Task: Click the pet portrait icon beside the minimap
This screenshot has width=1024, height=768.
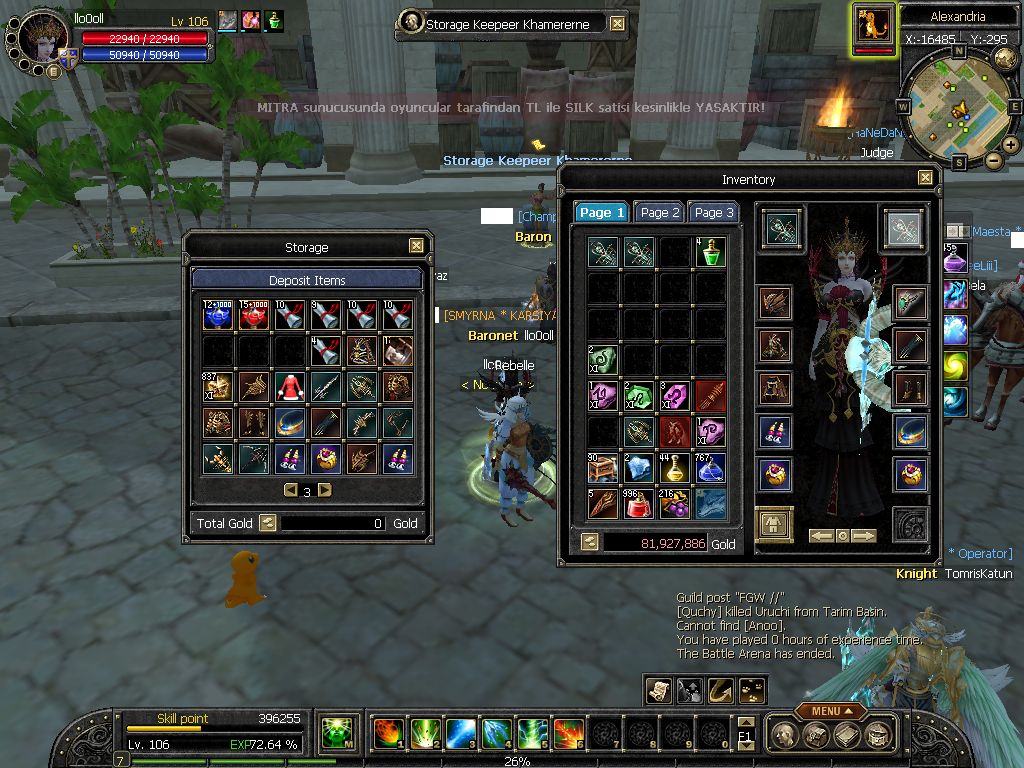Action: [x=874, y=25]
